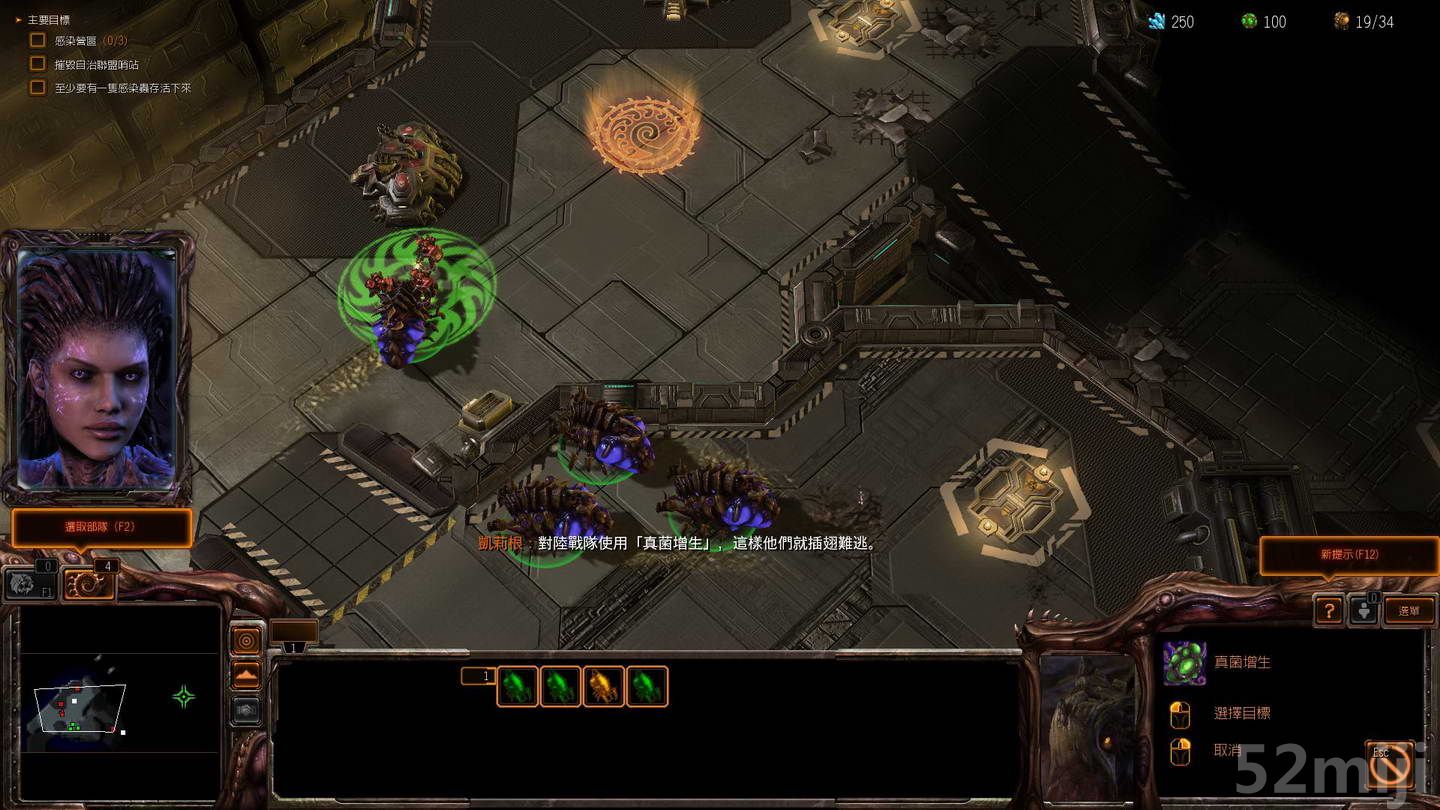Open the help panel via the ? icon

1328,611
